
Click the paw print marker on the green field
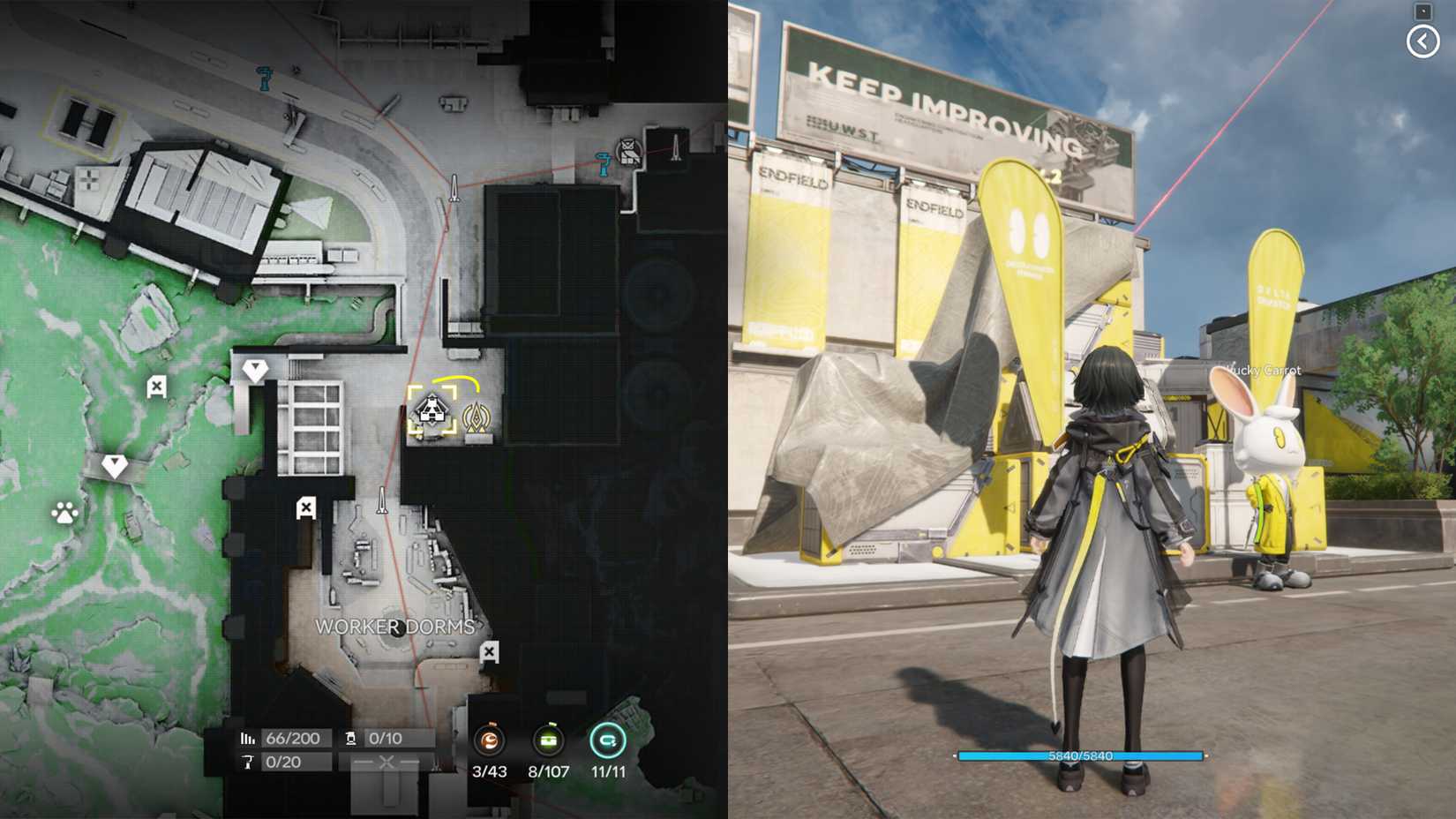pos(65,514)
